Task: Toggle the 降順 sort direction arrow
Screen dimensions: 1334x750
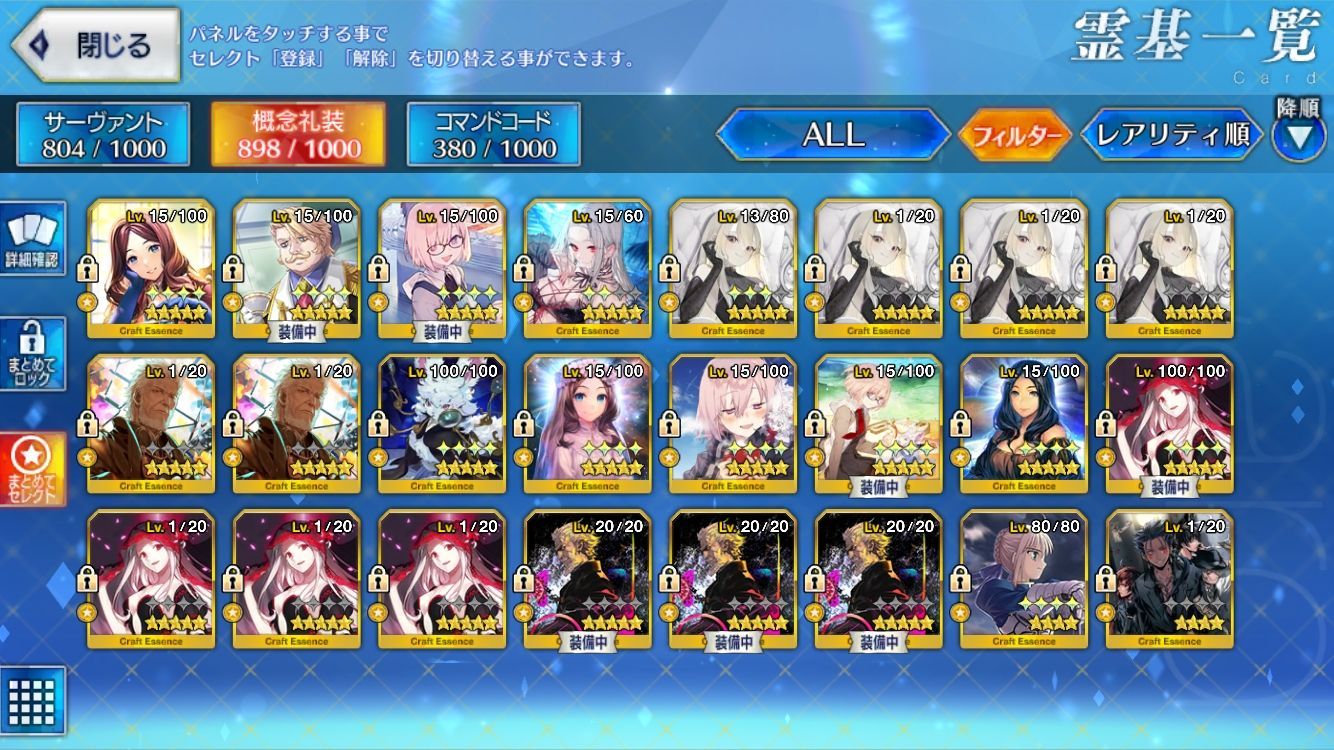Action: [1298, 135]
